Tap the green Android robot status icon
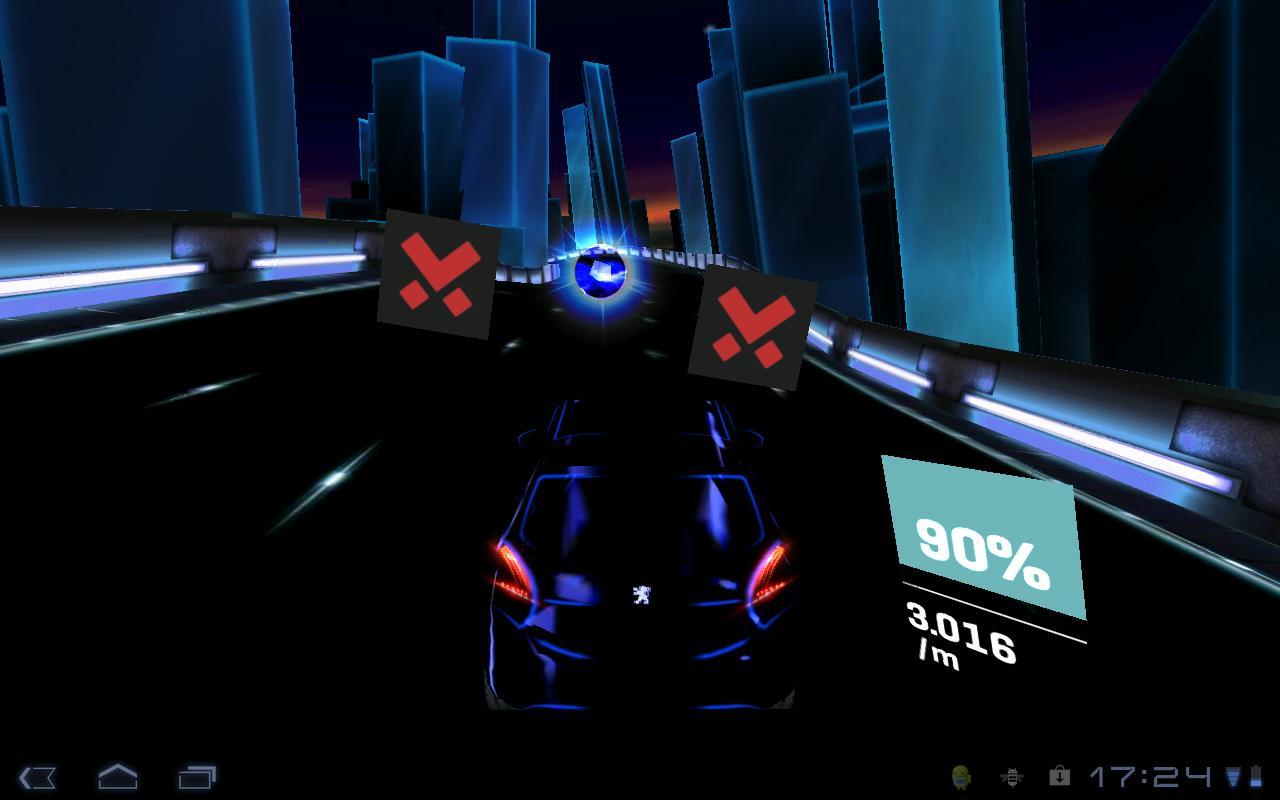The width and height of the screenshot is (1280, 800). (x=962, y=775)
